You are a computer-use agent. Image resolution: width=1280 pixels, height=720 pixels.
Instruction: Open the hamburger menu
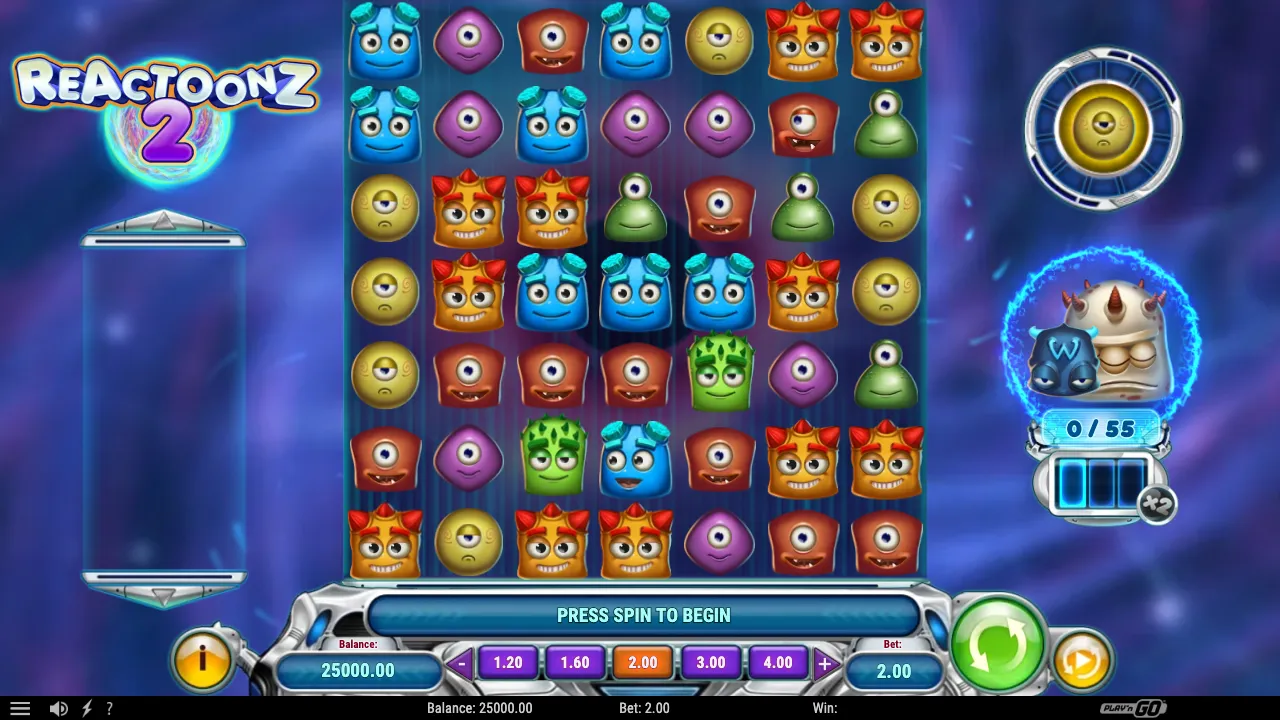pos(19,708)
